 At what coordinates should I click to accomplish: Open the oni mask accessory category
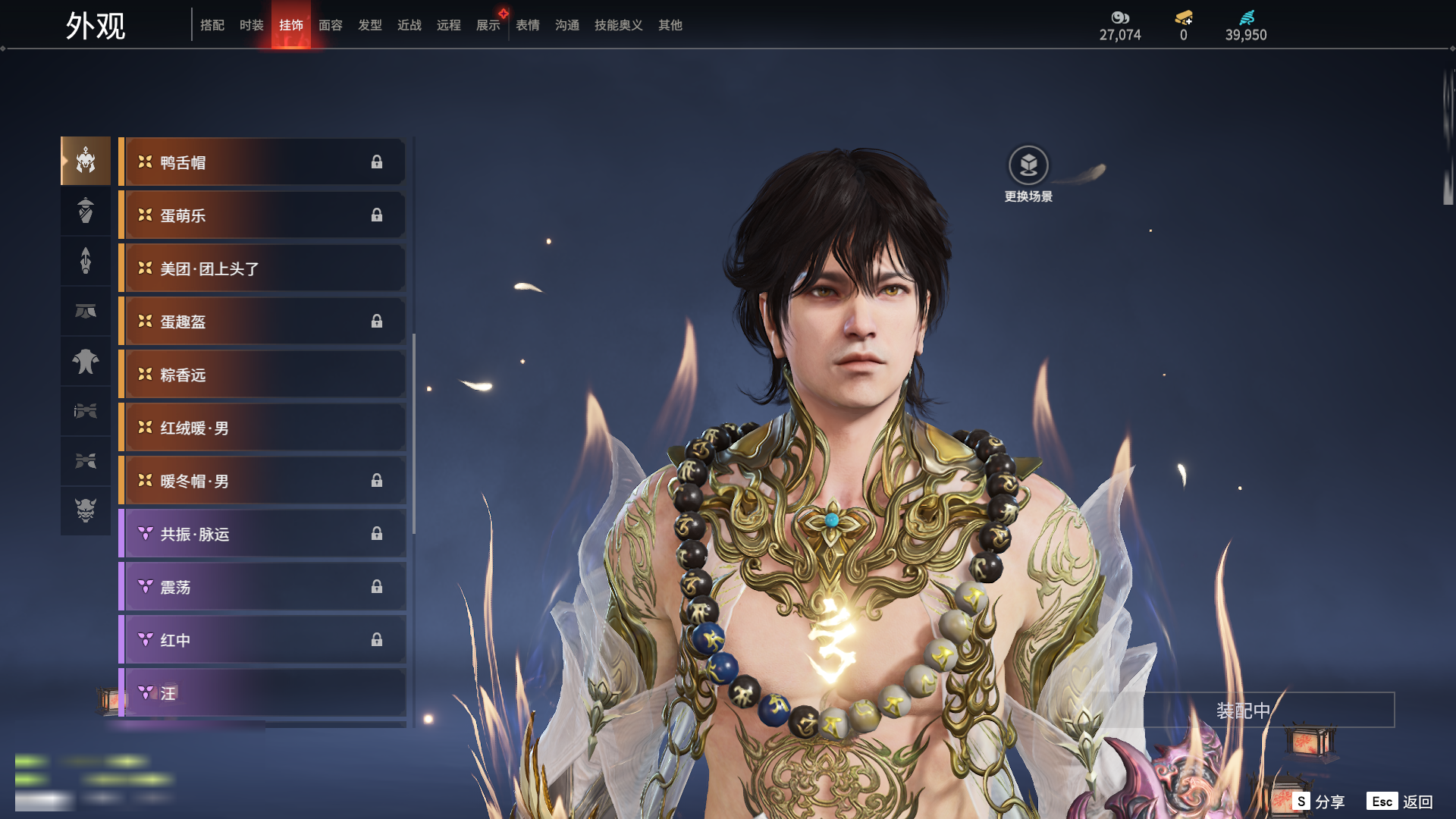coord(86,510)
